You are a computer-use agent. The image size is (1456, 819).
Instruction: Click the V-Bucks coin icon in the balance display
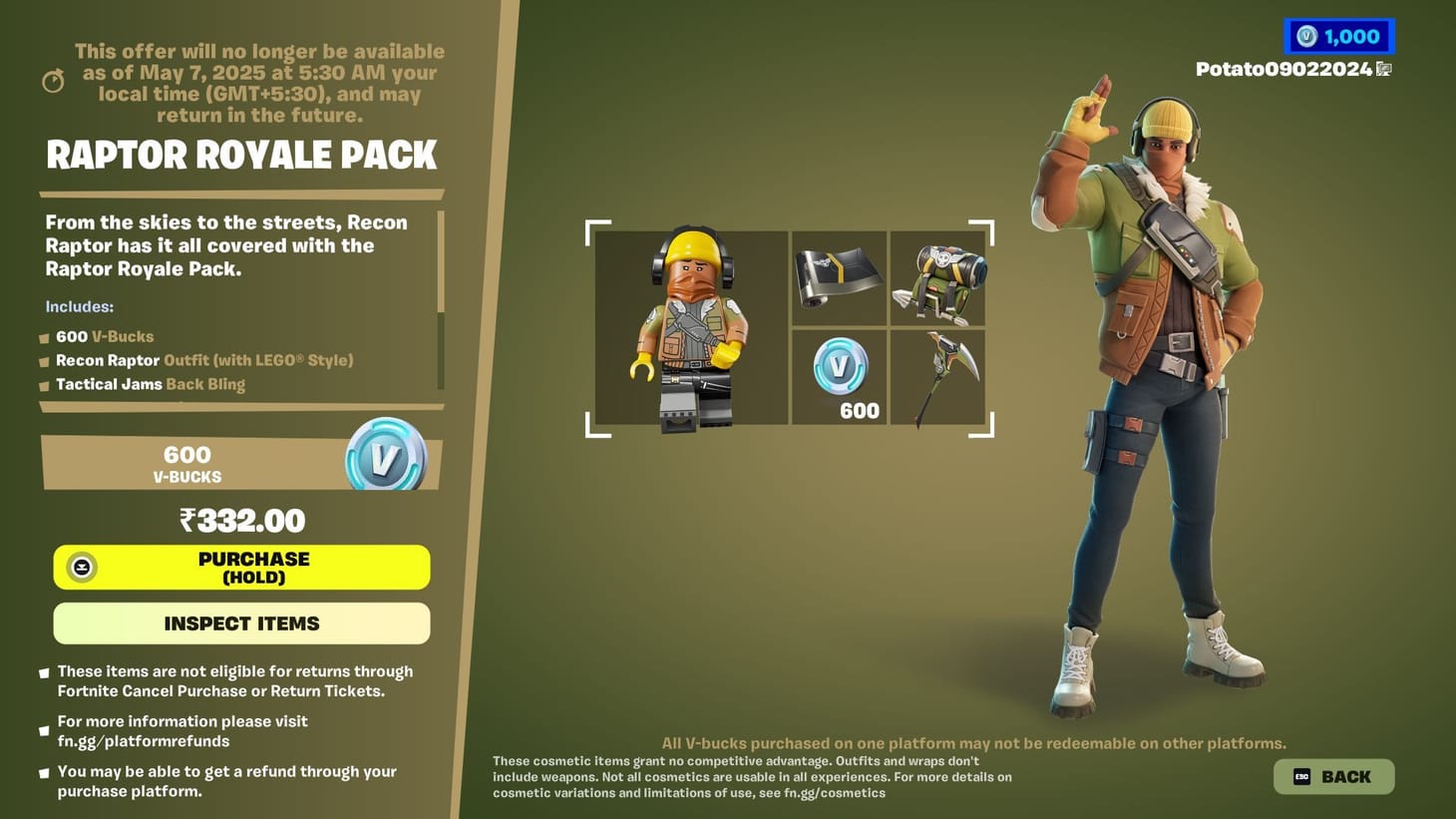(1305, 35)
